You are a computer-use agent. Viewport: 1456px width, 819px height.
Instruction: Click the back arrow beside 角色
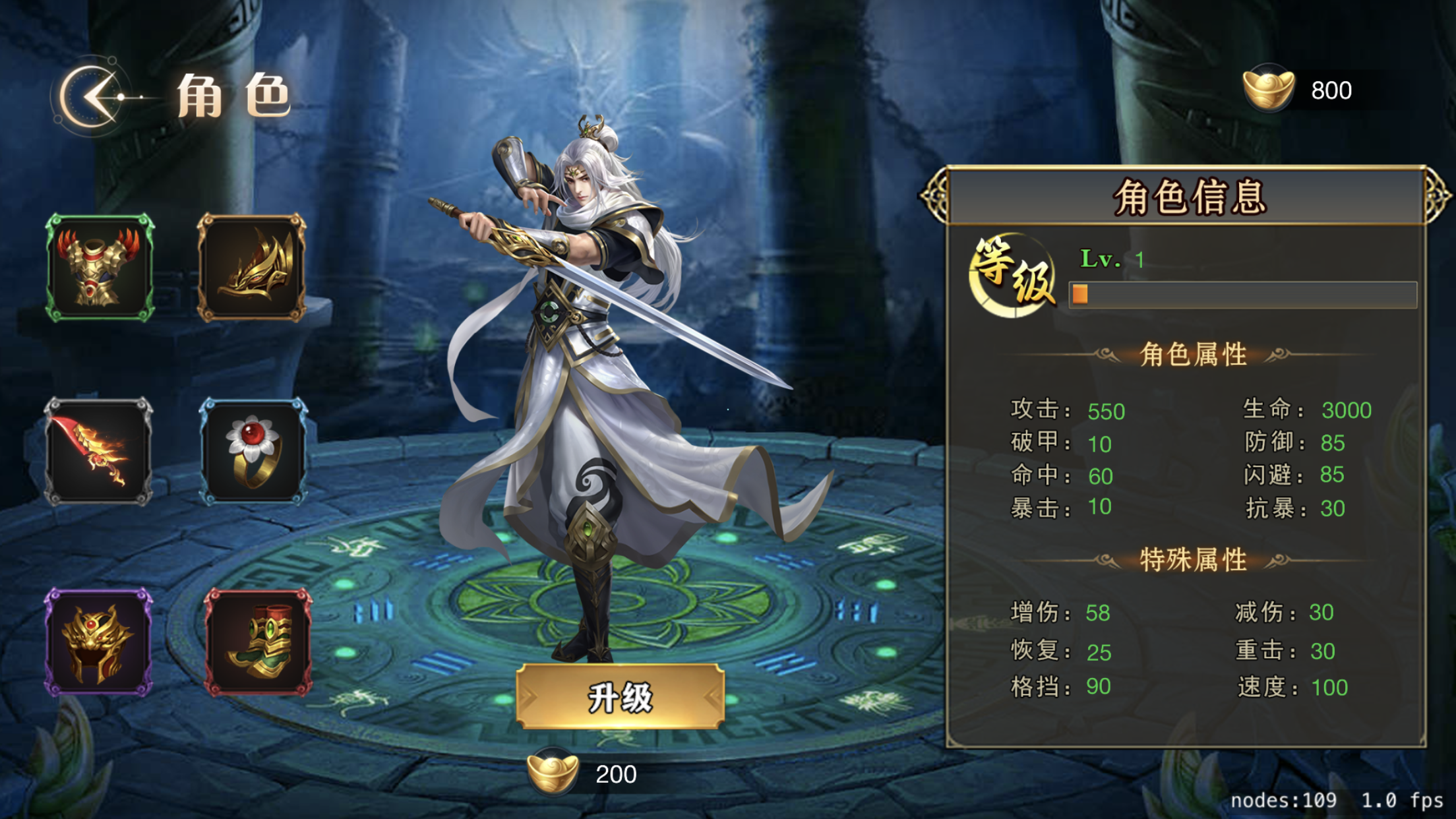(92, 97)
